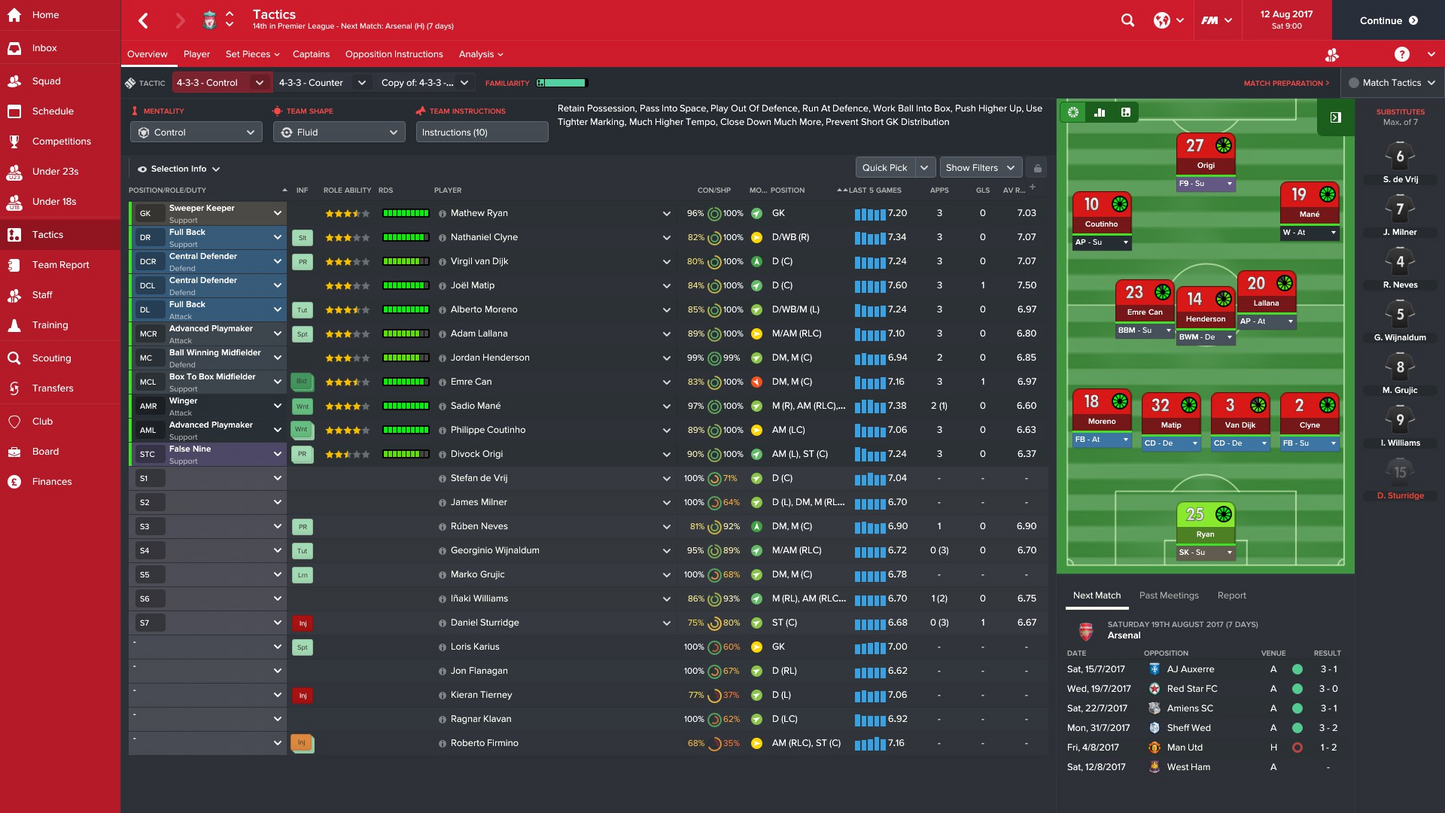This screenshot has height=813, width=1445.
Task: Open the Quick Pick dropdown
Action: [894, 167]
